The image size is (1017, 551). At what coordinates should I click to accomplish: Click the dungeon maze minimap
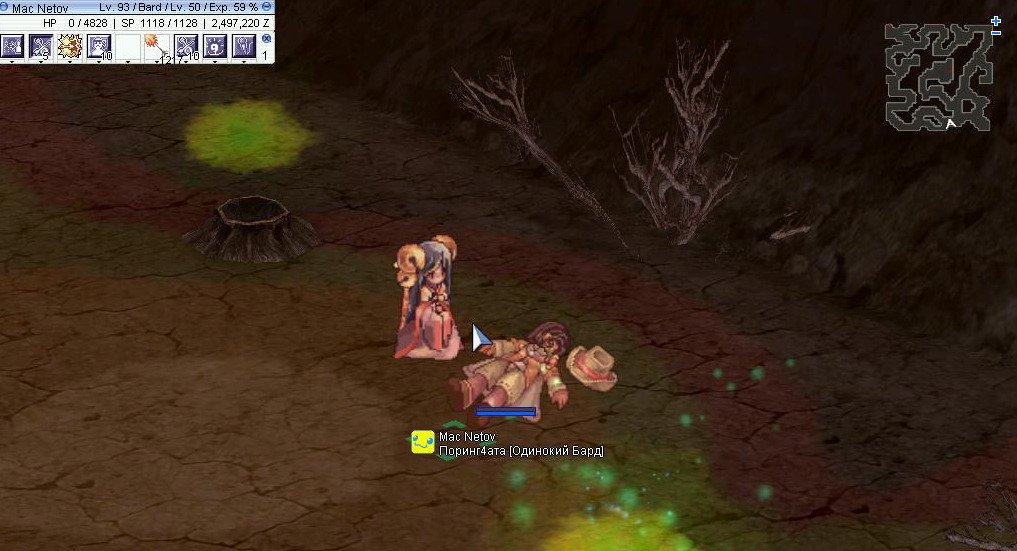pyautogui.click(x=937, y=77)
